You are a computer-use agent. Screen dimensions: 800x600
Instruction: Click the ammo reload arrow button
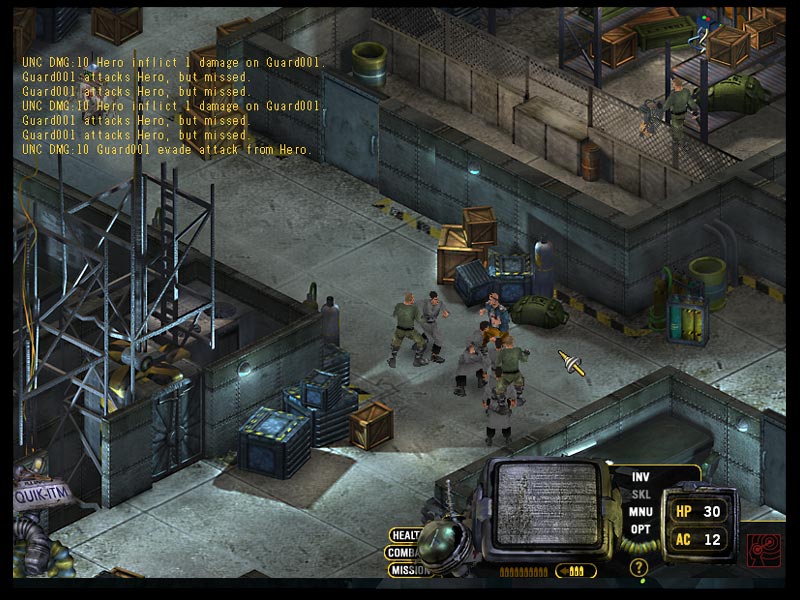click(577, 571)
